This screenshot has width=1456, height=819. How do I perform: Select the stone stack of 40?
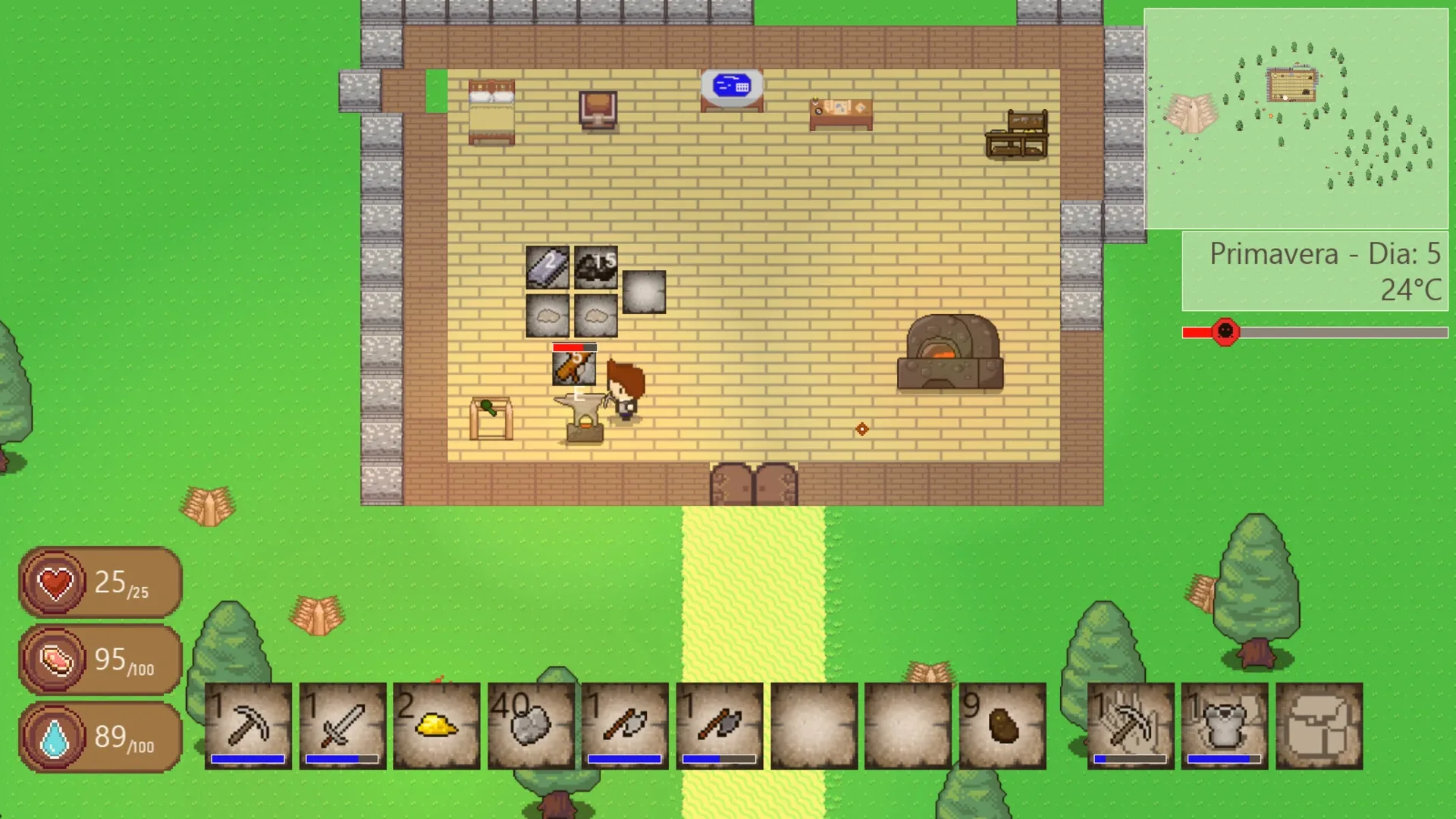532,726
